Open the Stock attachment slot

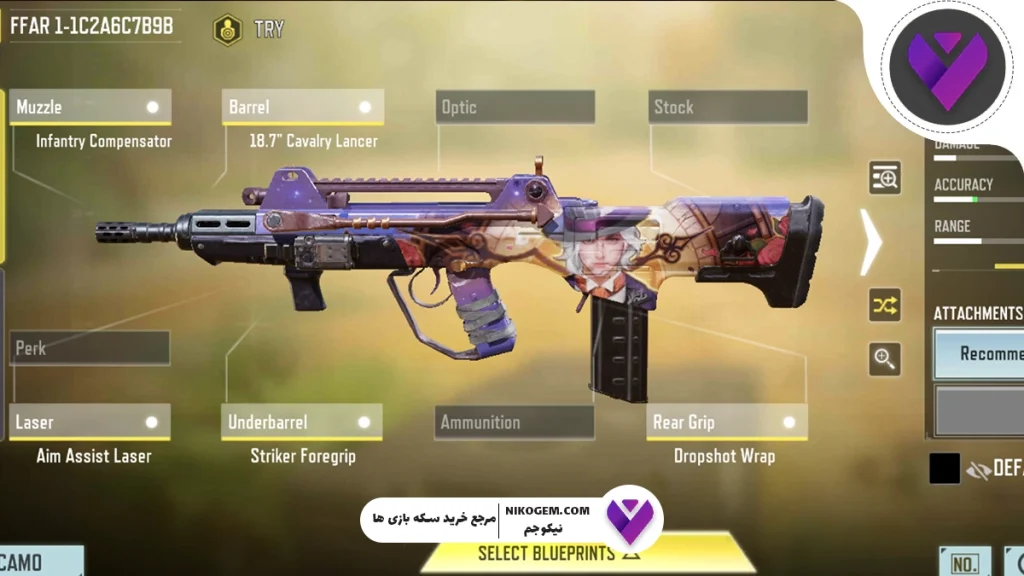(727, 107)
